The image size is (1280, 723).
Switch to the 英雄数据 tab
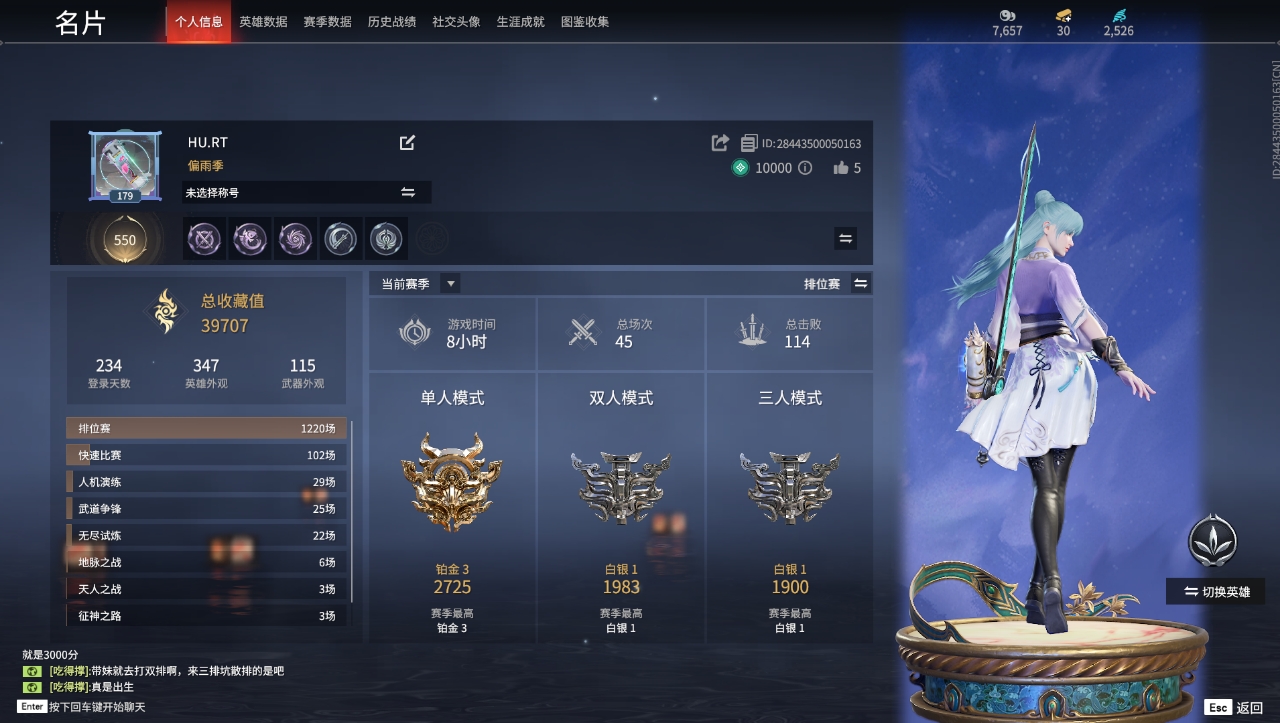click(x=263, y=22)
